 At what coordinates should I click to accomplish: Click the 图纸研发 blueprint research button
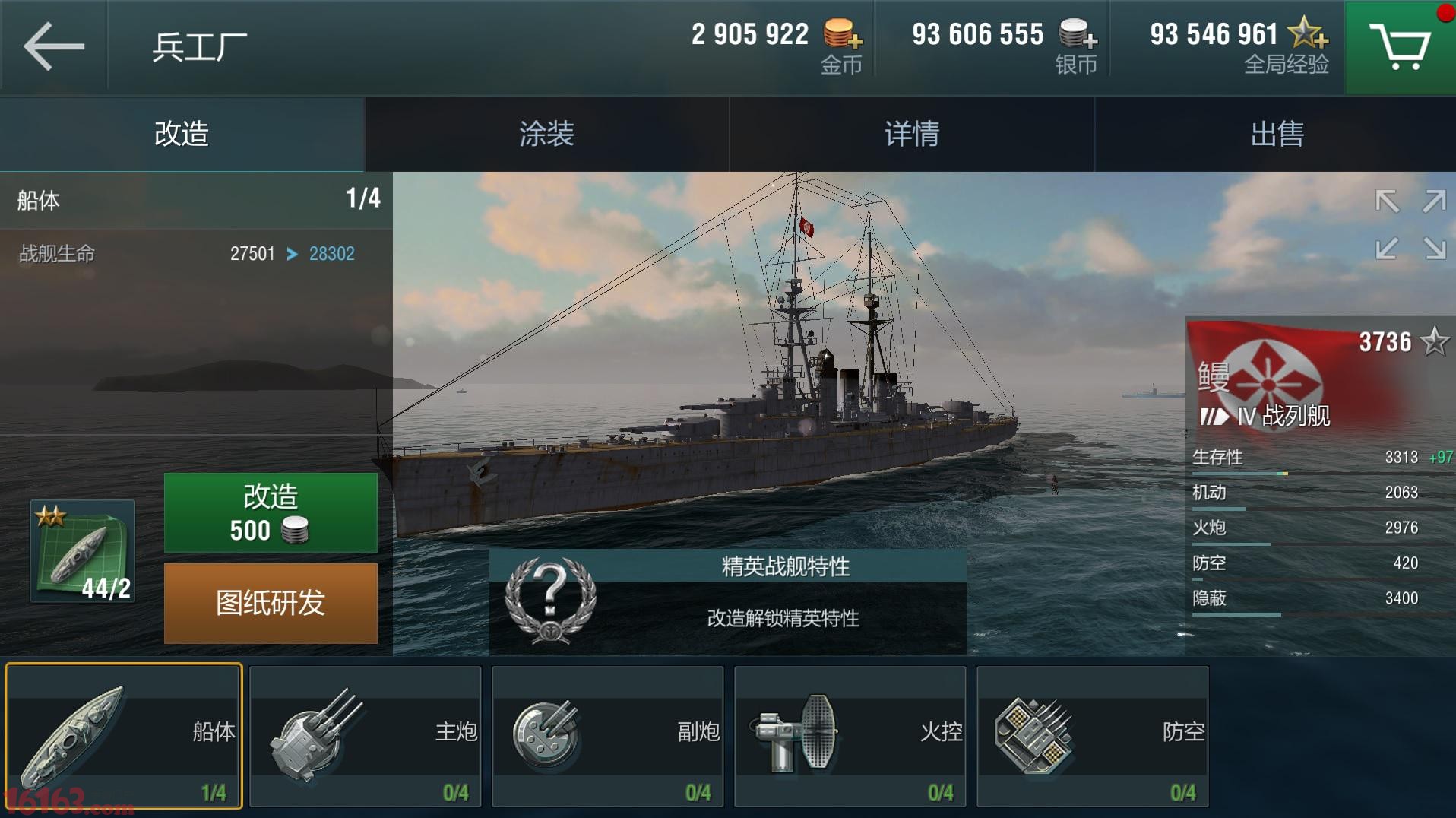tap(271, 603)
